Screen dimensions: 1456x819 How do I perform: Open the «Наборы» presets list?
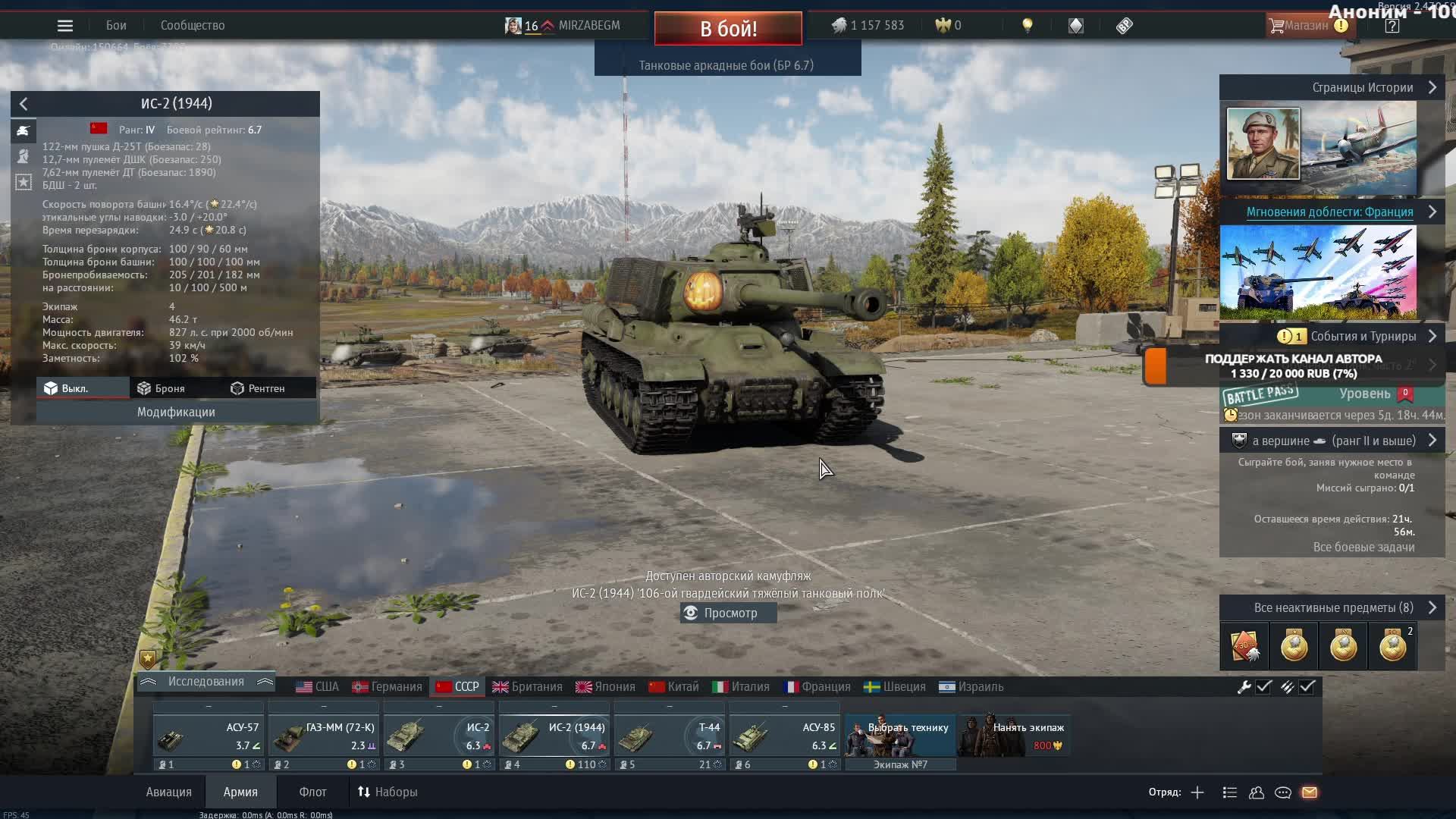[388, 792]
